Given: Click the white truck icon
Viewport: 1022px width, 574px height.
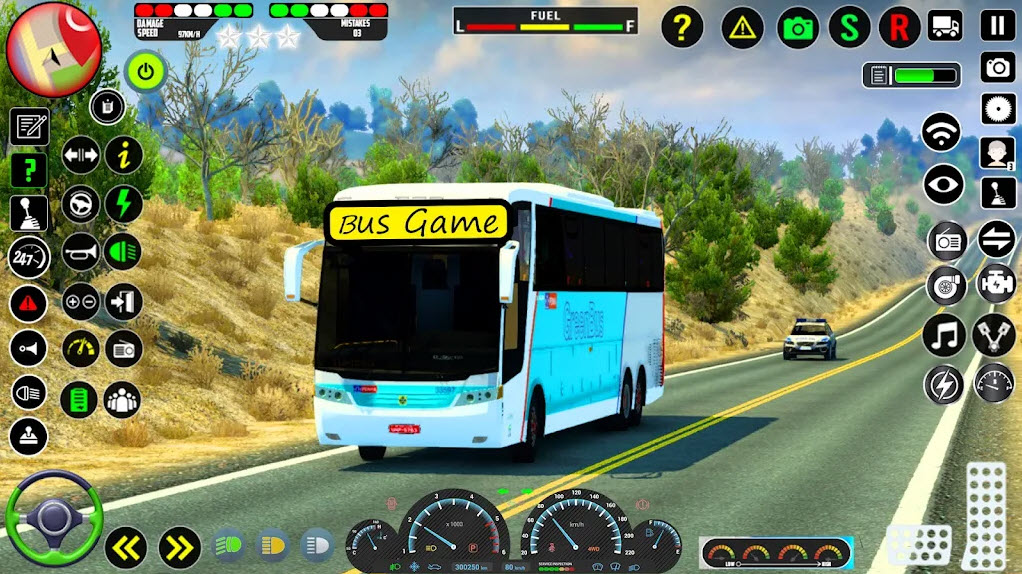Looking at the screenshot, I should coord(945,25).
